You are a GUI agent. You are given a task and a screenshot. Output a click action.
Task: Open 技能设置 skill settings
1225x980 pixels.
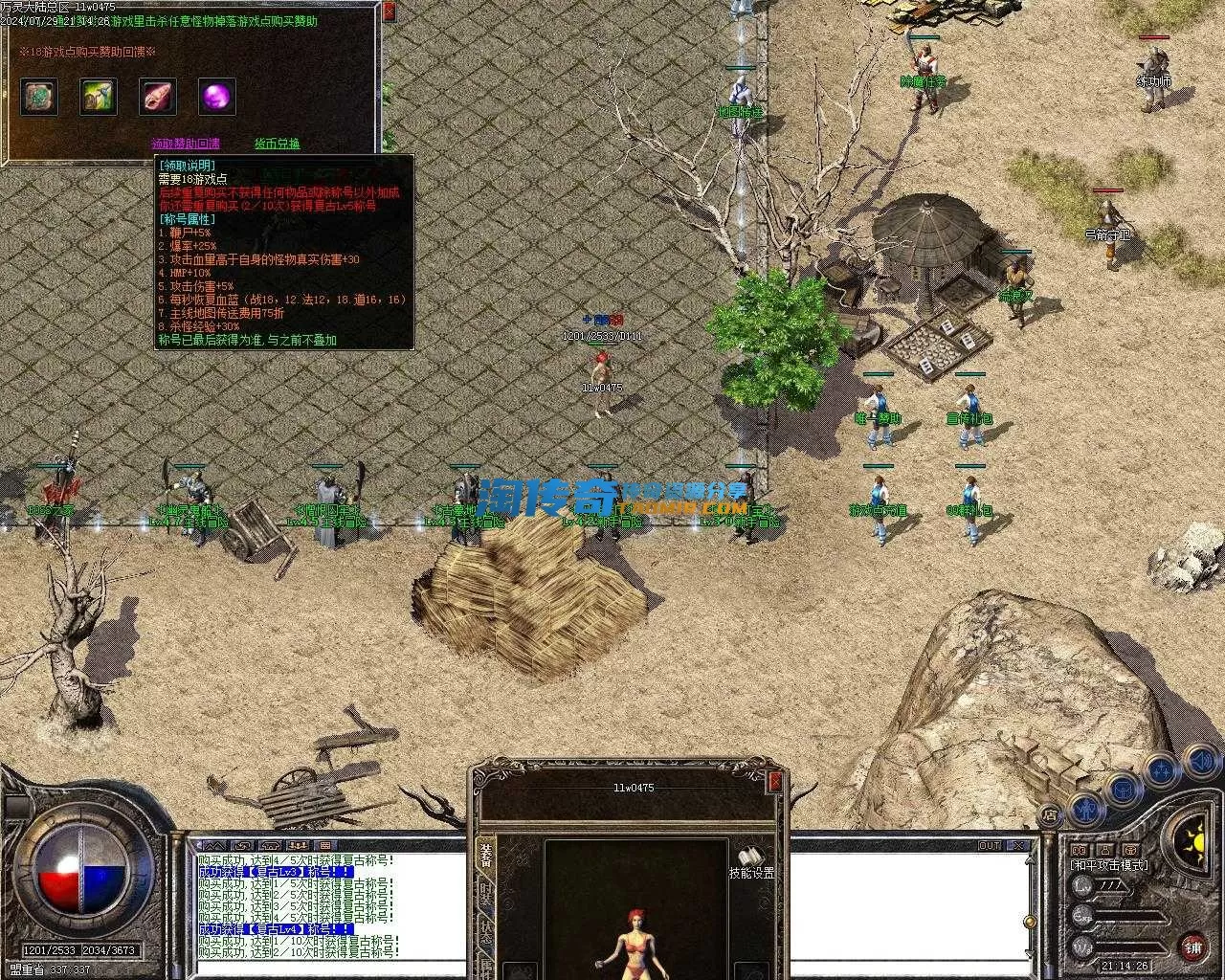point(751,863)
